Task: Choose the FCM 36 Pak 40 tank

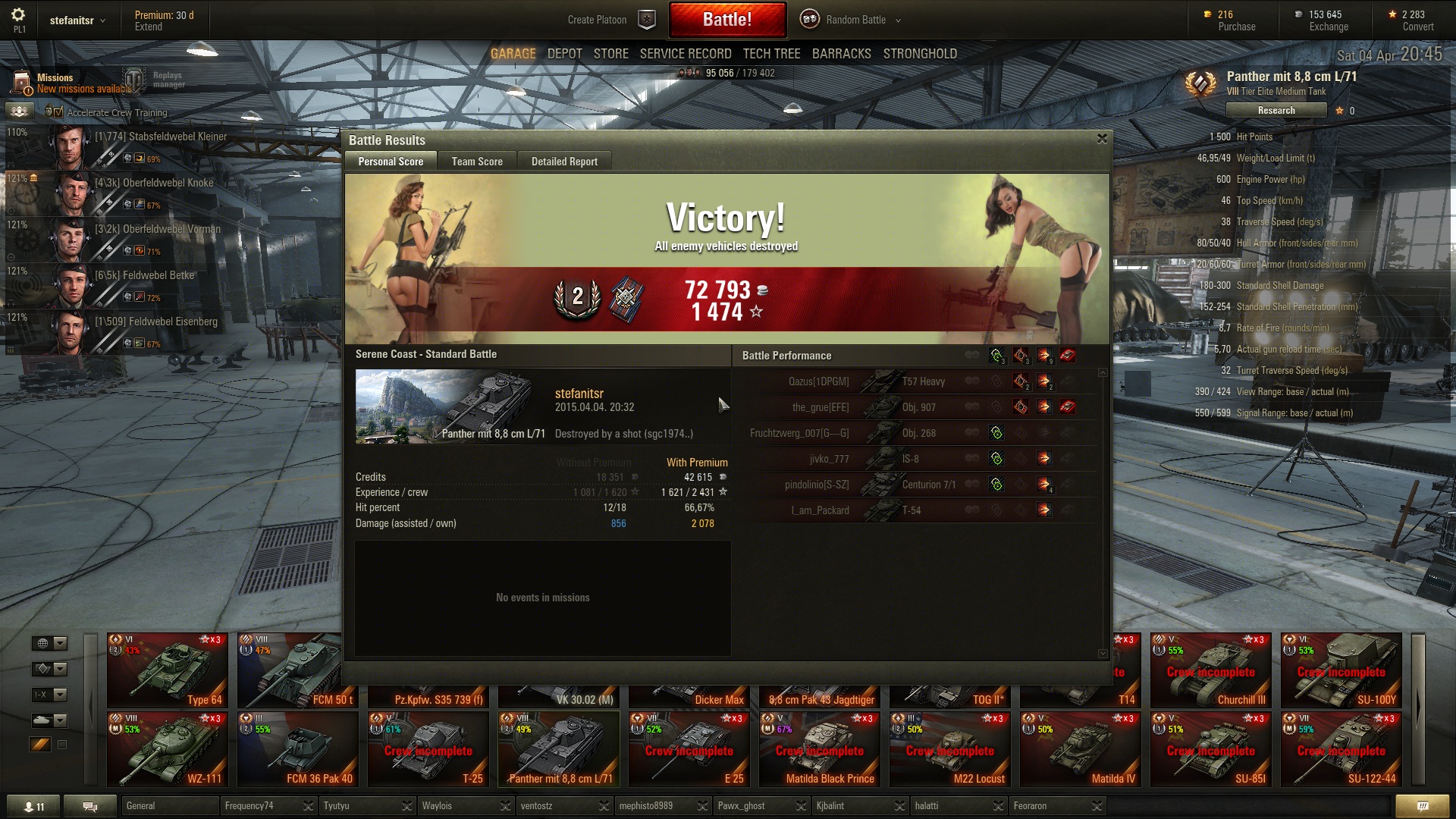Action: tap(298, 748)
